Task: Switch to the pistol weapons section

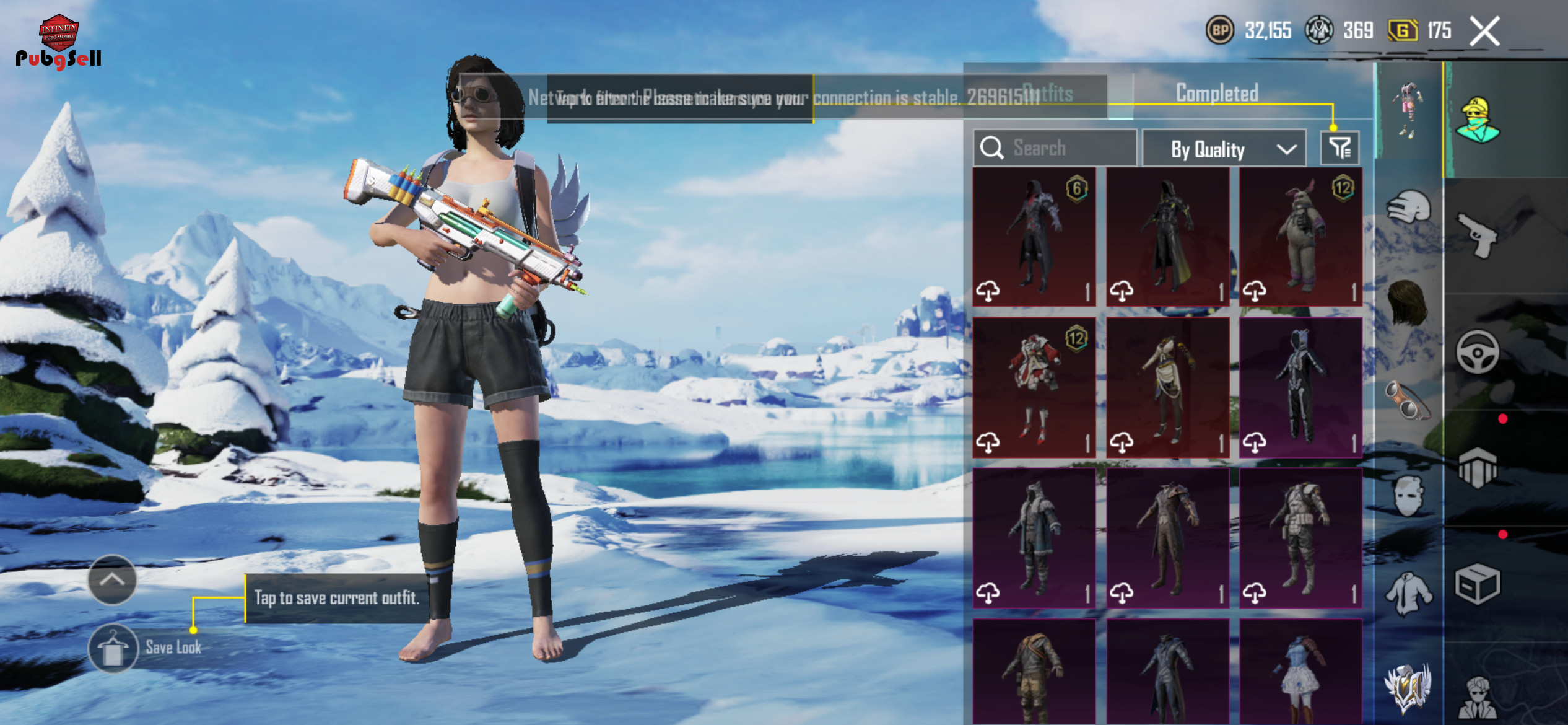Action: point(1478,235)
